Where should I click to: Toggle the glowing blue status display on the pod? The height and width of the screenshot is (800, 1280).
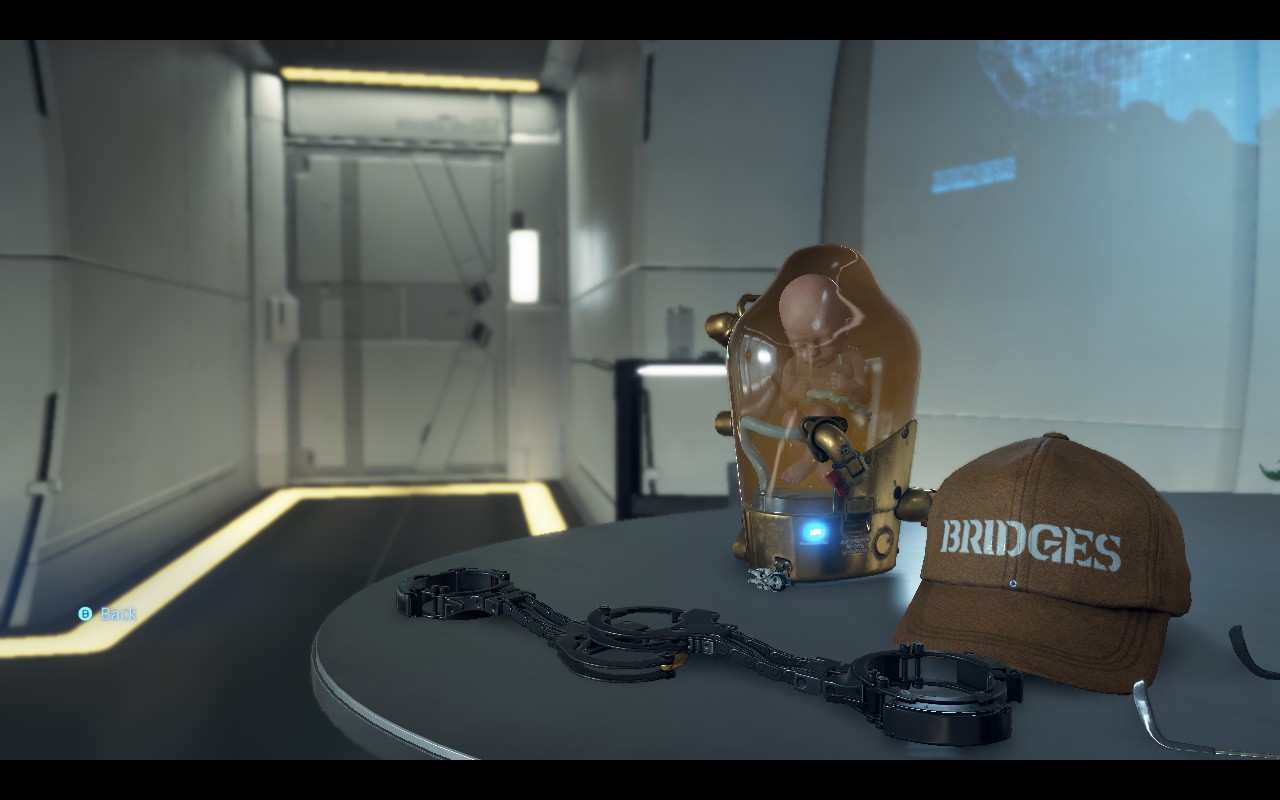coord(813,533)
